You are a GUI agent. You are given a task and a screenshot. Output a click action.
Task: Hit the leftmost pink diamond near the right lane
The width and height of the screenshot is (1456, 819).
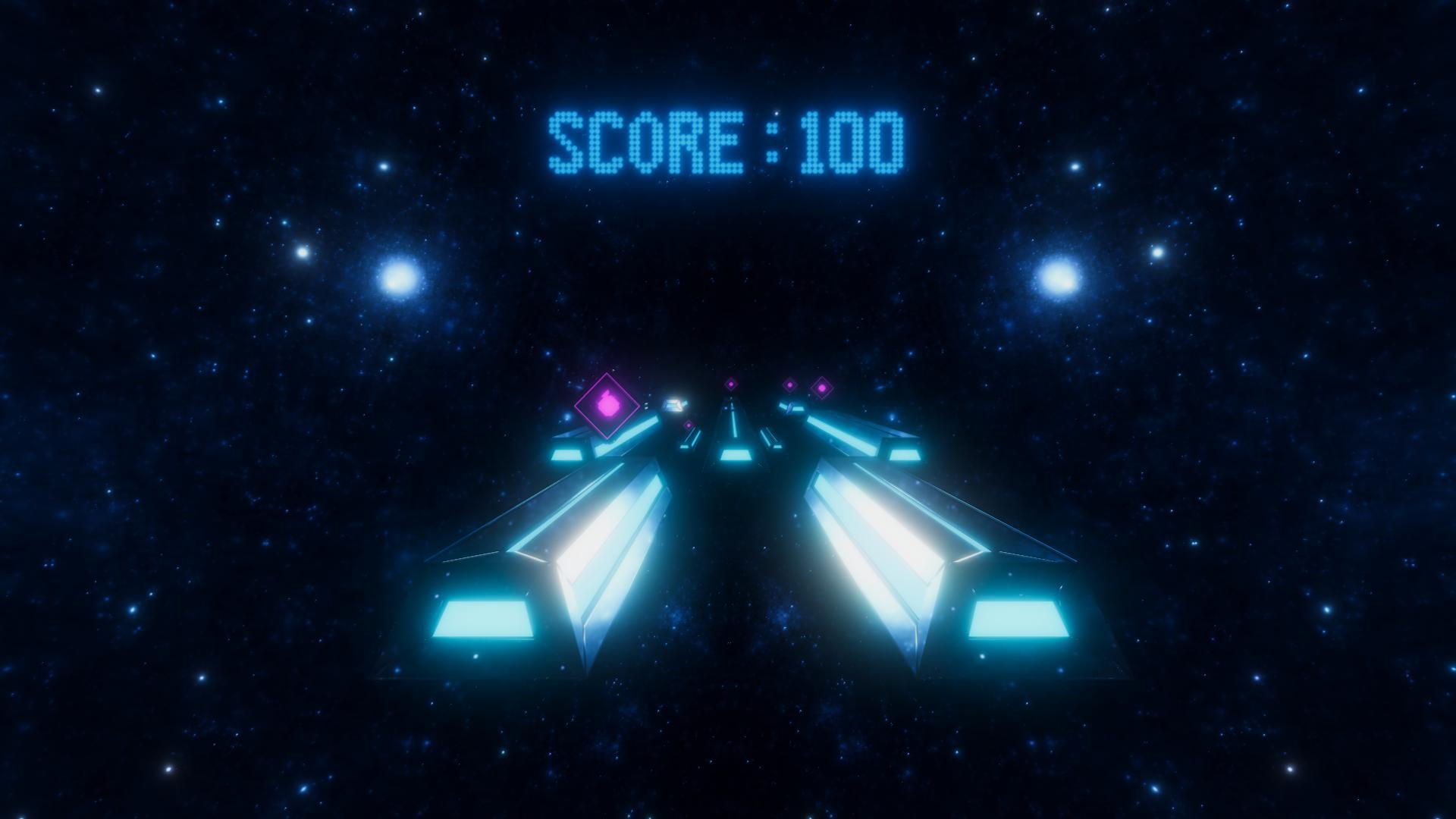click(x=789, y=384)
